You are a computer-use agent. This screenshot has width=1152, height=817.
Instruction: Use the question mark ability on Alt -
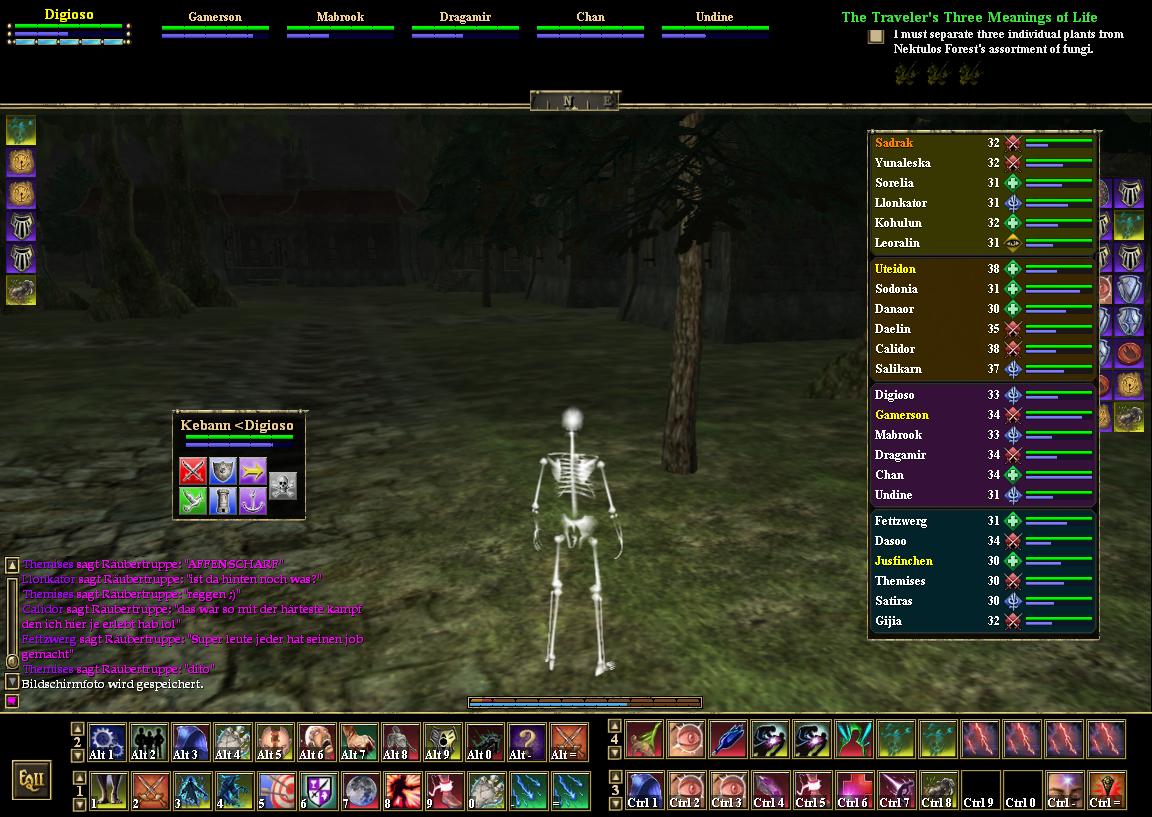click(x=526, y=743)
